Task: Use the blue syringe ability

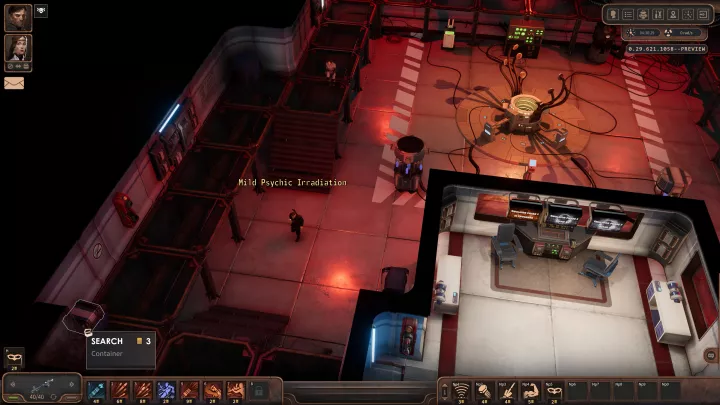Action: [97, 389]
